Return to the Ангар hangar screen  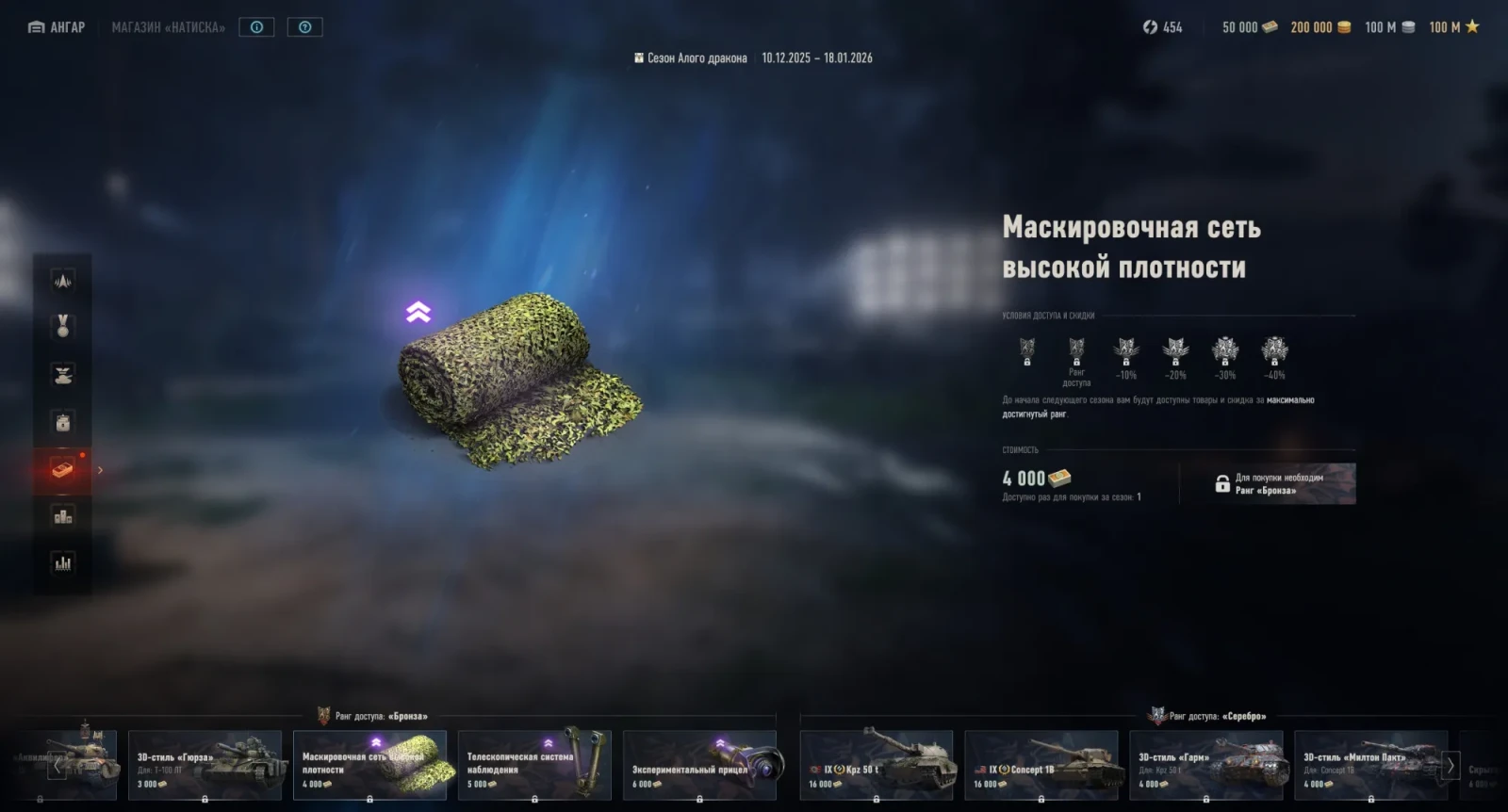(57, 27)
